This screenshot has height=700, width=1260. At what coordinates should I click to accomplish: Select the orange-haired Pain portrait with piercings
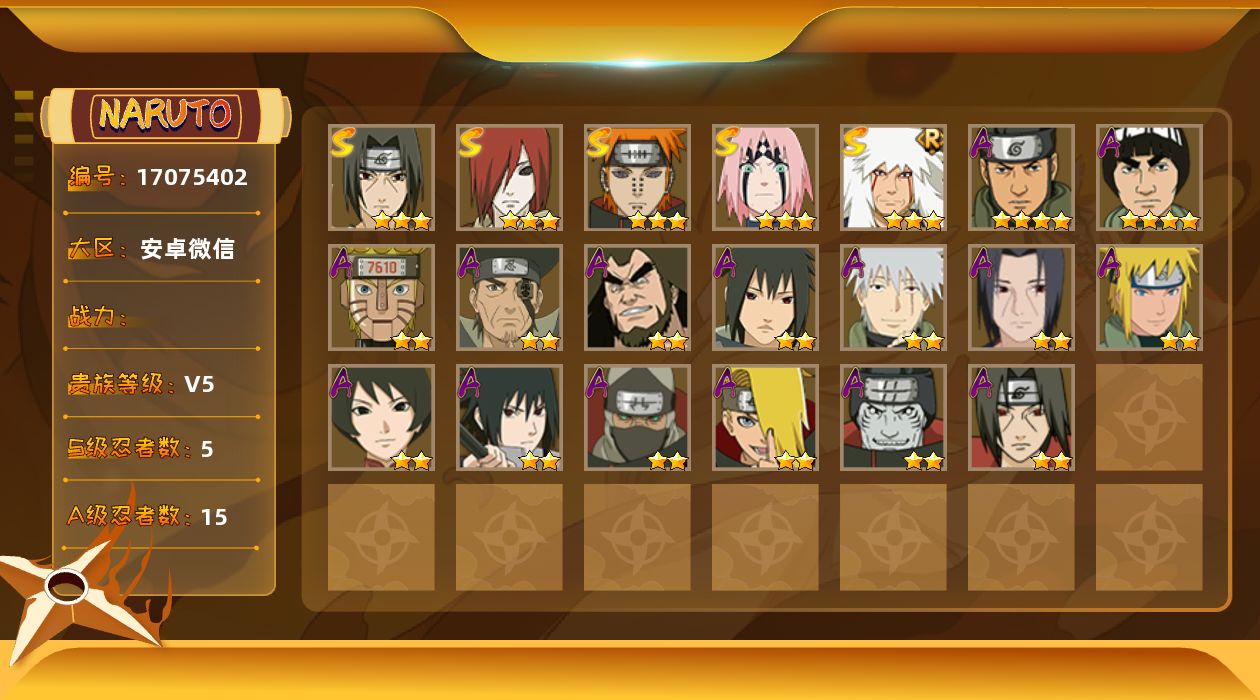coord(637,178)
